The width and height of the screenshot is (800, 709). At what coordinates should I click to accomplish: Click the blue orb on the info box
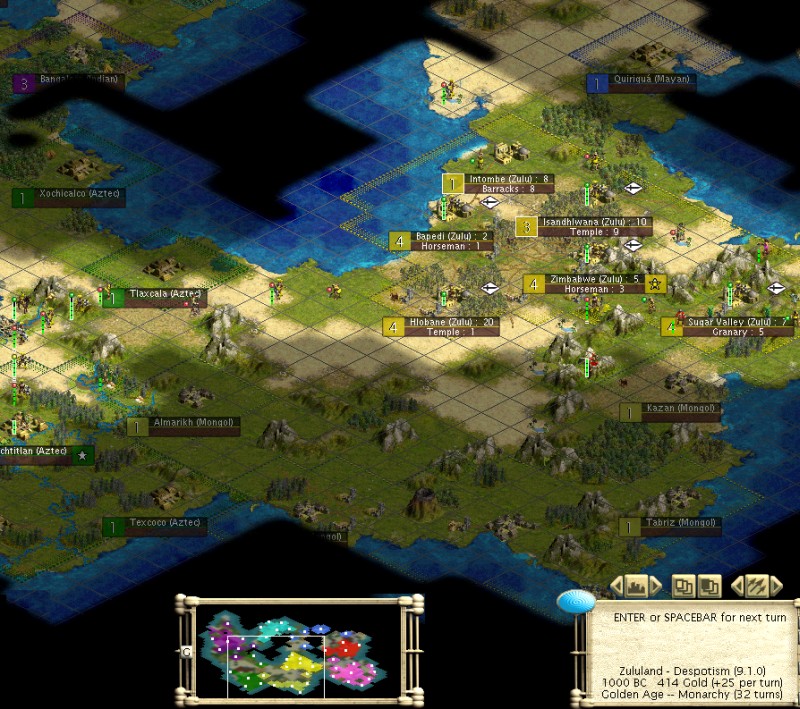pyautogui.click(x=576, y=600)
